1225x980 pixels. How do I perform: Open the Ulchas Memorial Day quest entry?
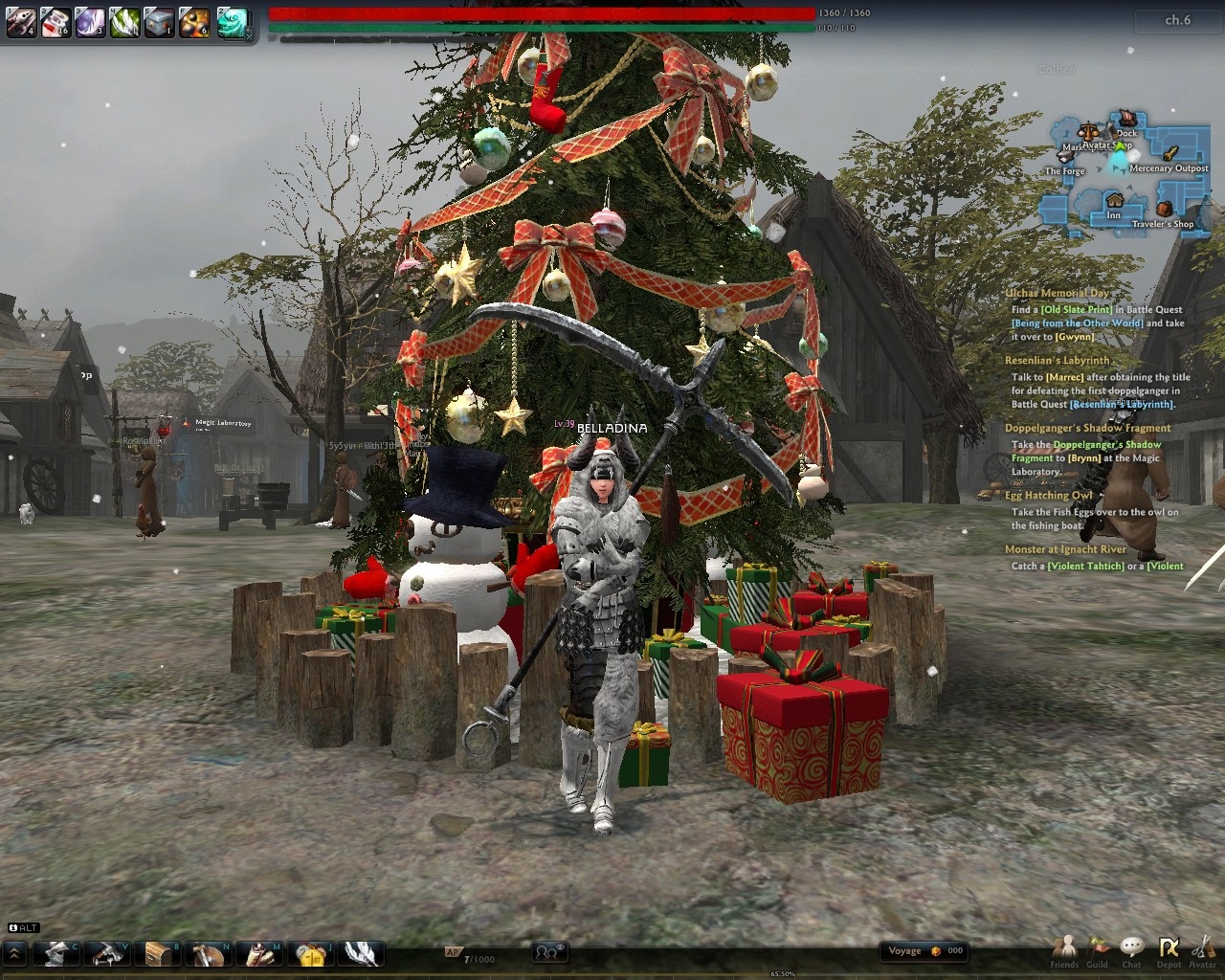point(1058,294)
